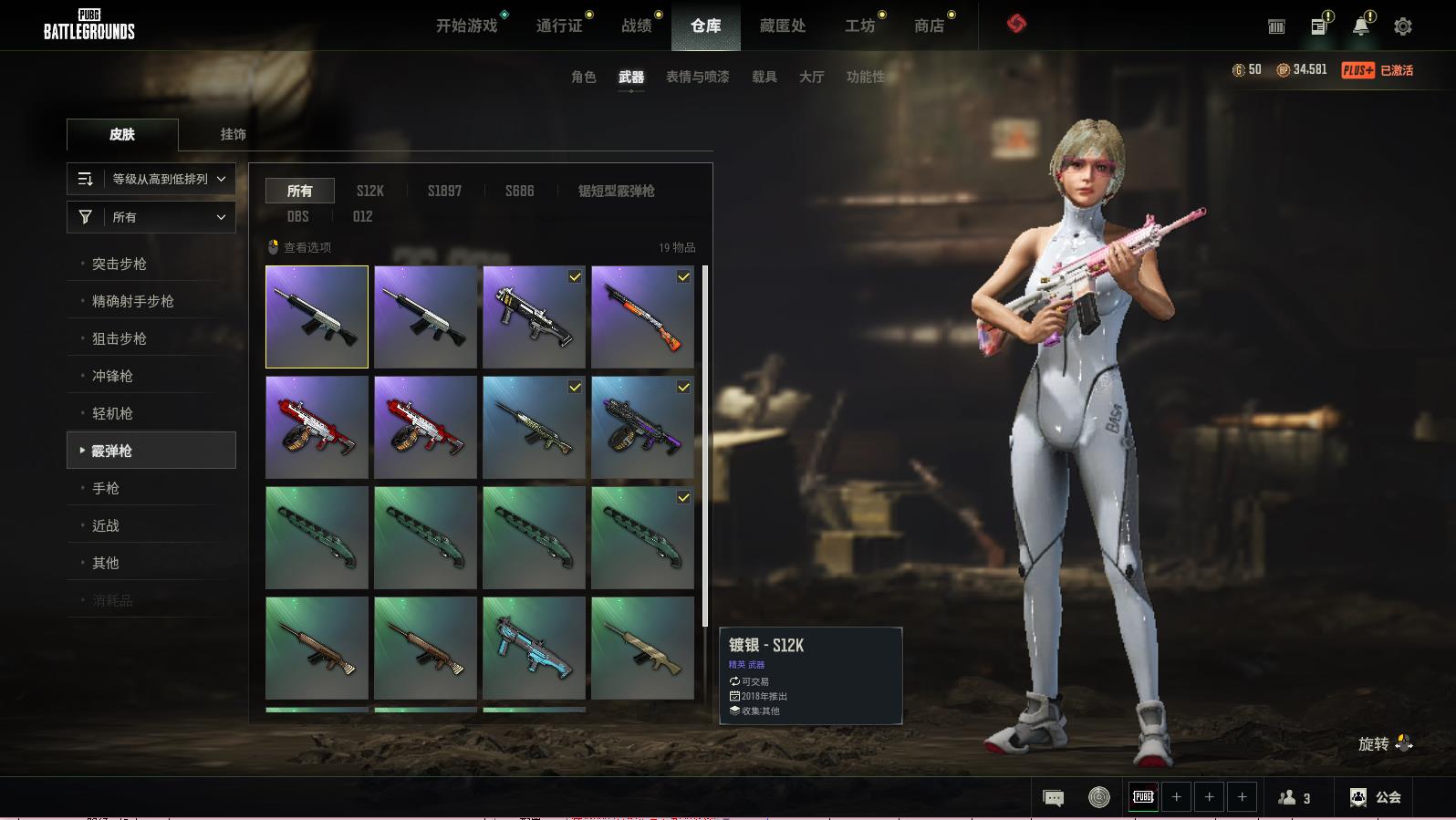The width and height of the screenshot is (1456, 820).
Task: Filter skins by S12K
Action: point(369,191)
